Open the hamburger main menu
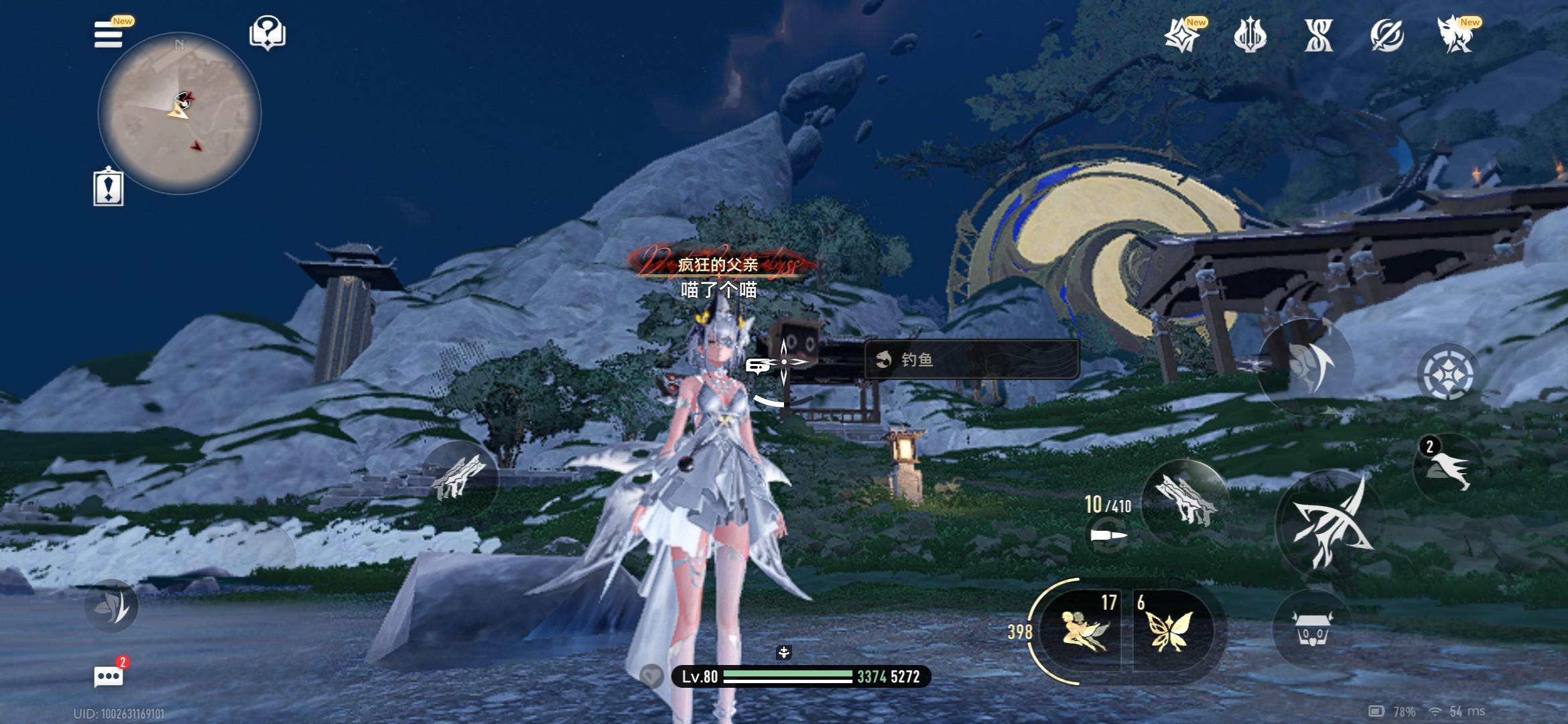 [x=109, y=35]
